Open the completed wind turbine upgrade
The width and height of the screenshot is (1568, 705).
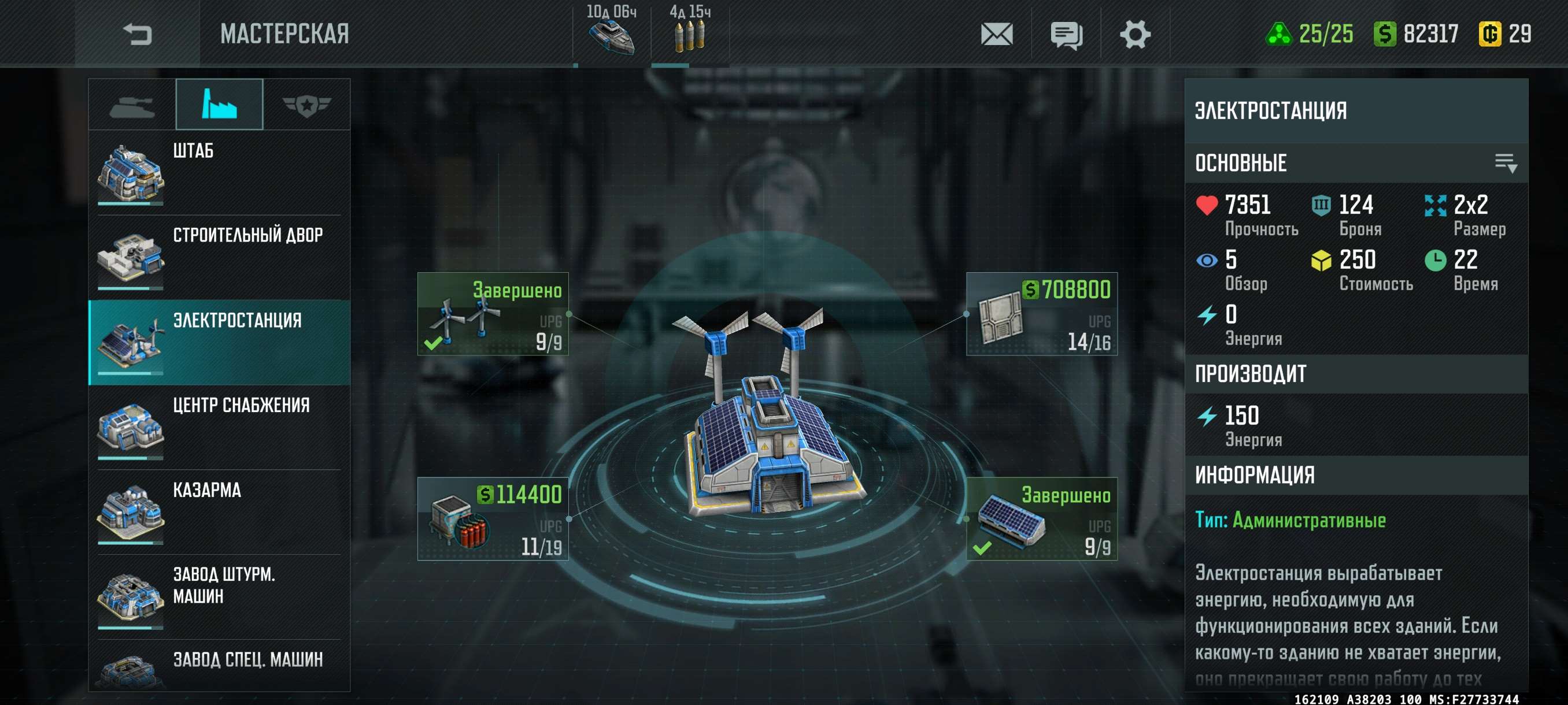493,314
